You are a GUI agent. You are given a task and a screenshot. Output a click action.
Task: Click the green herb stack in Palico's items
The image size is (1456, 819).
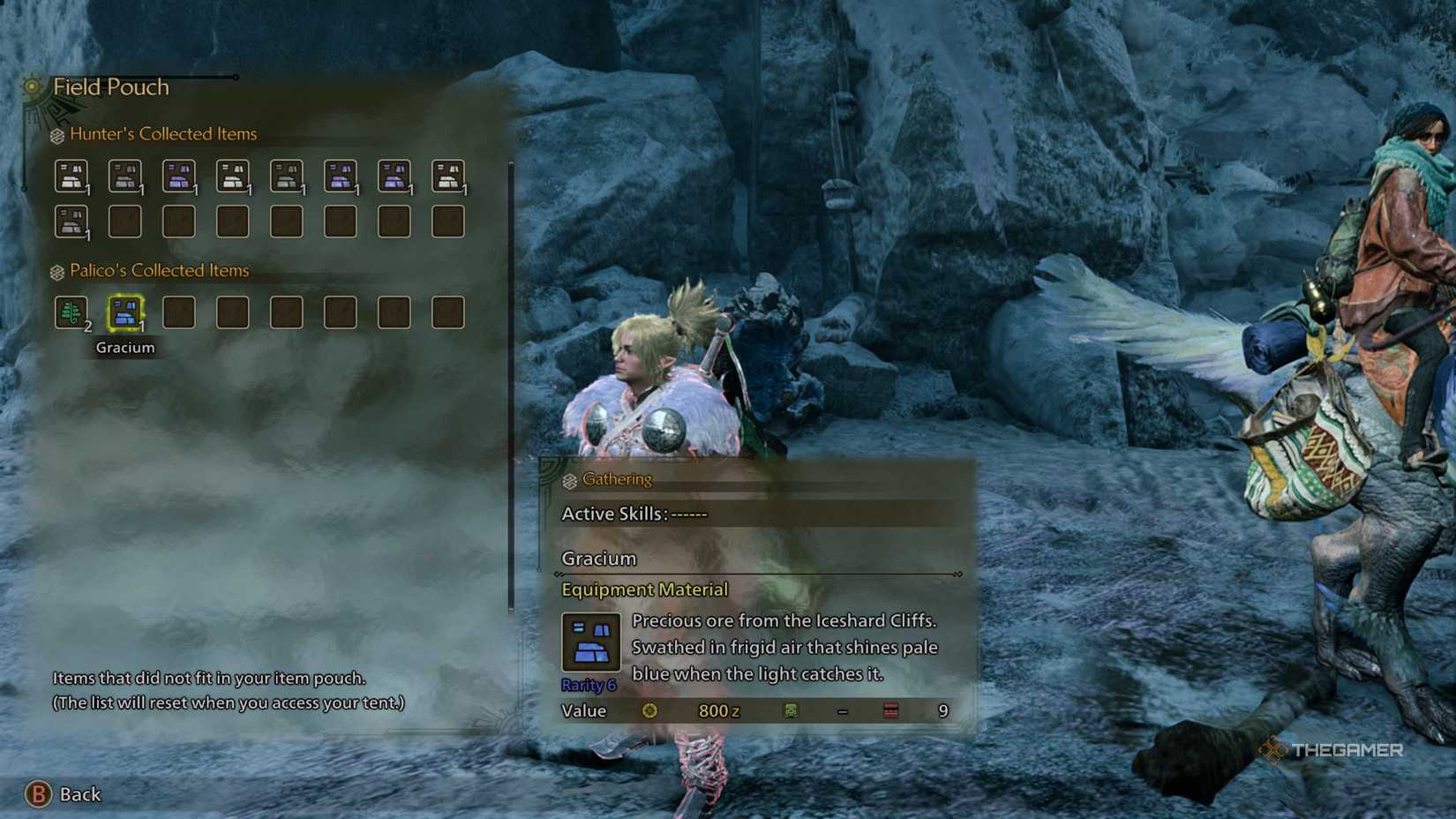click(x=72, y=311)
